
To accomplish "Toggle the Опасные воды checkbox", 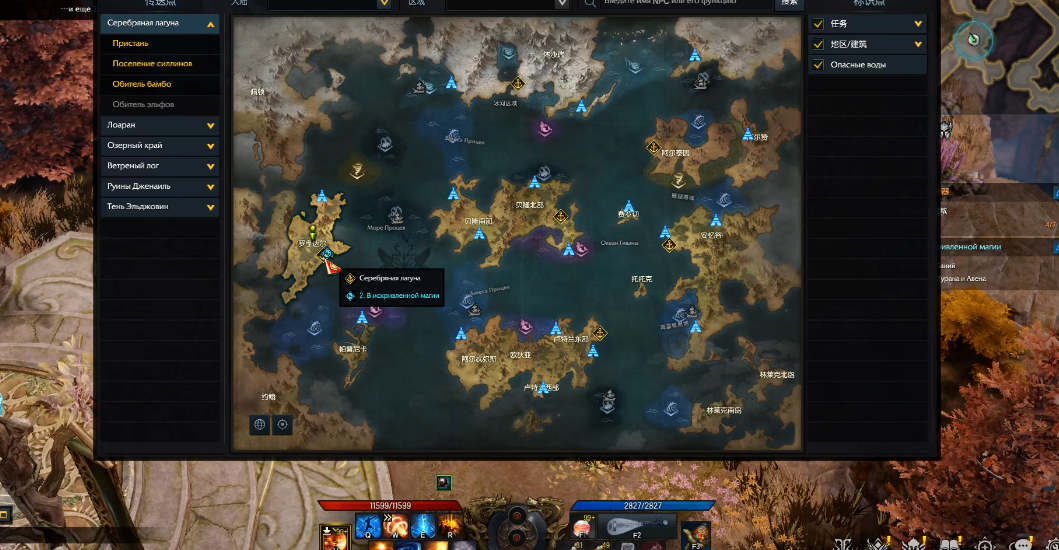I will (819, 65).
